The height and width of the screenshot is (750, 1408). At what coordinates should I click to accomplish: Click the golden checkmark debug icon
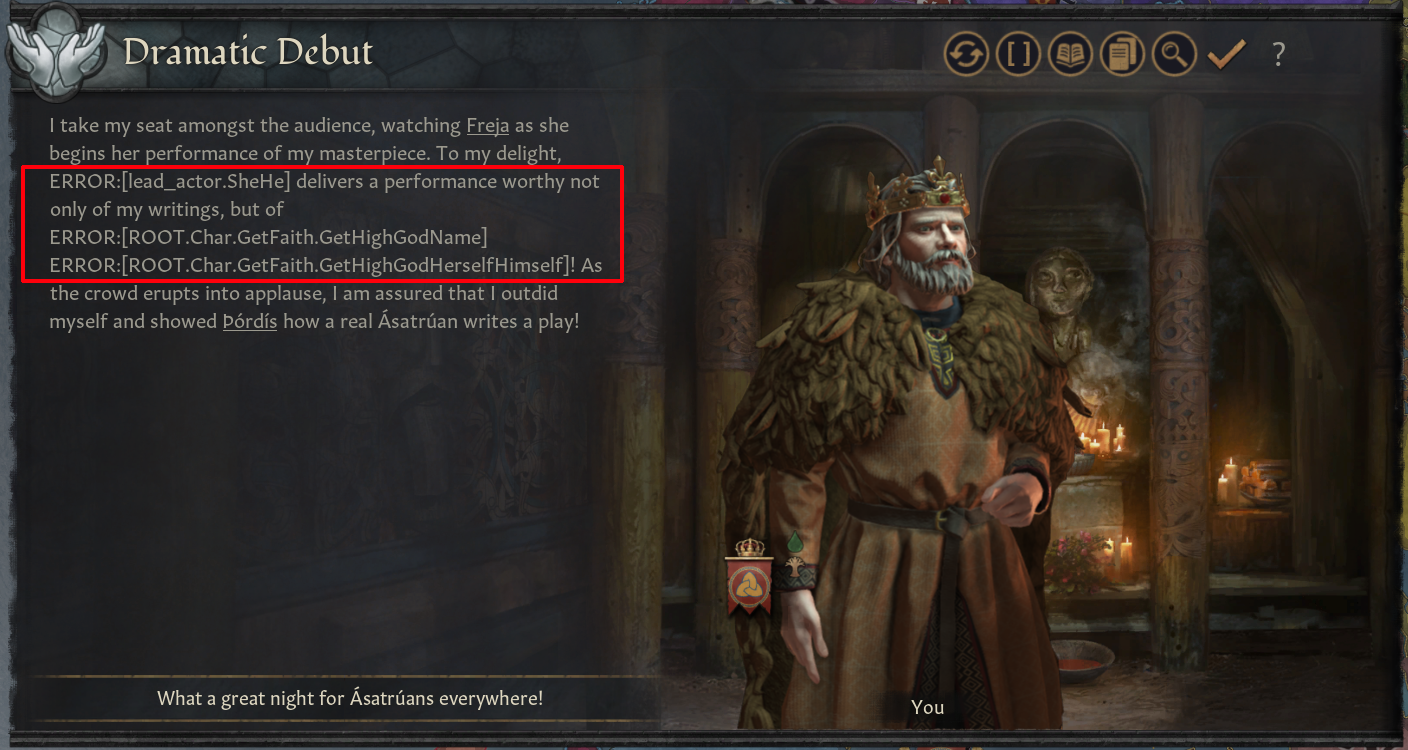[x=1226, y=54]
